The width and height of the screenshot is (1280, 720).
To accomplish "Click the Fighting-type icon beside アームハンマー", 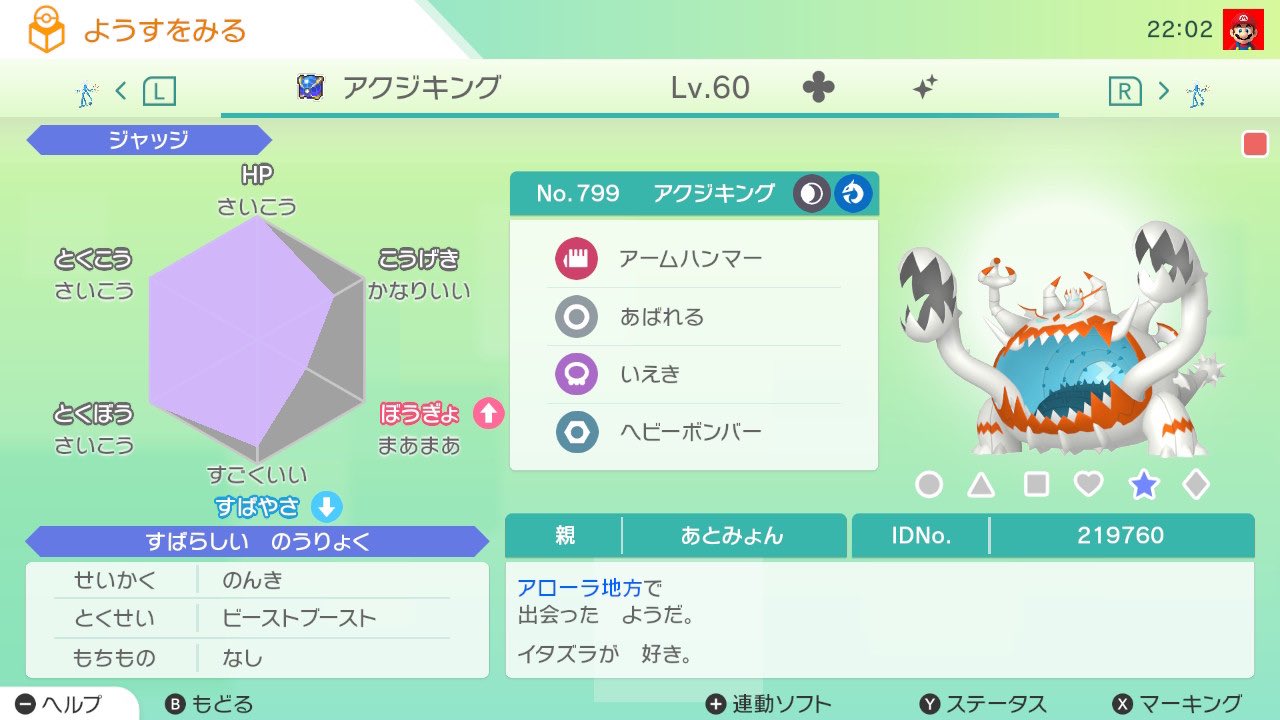I will [x=576, y=258].
